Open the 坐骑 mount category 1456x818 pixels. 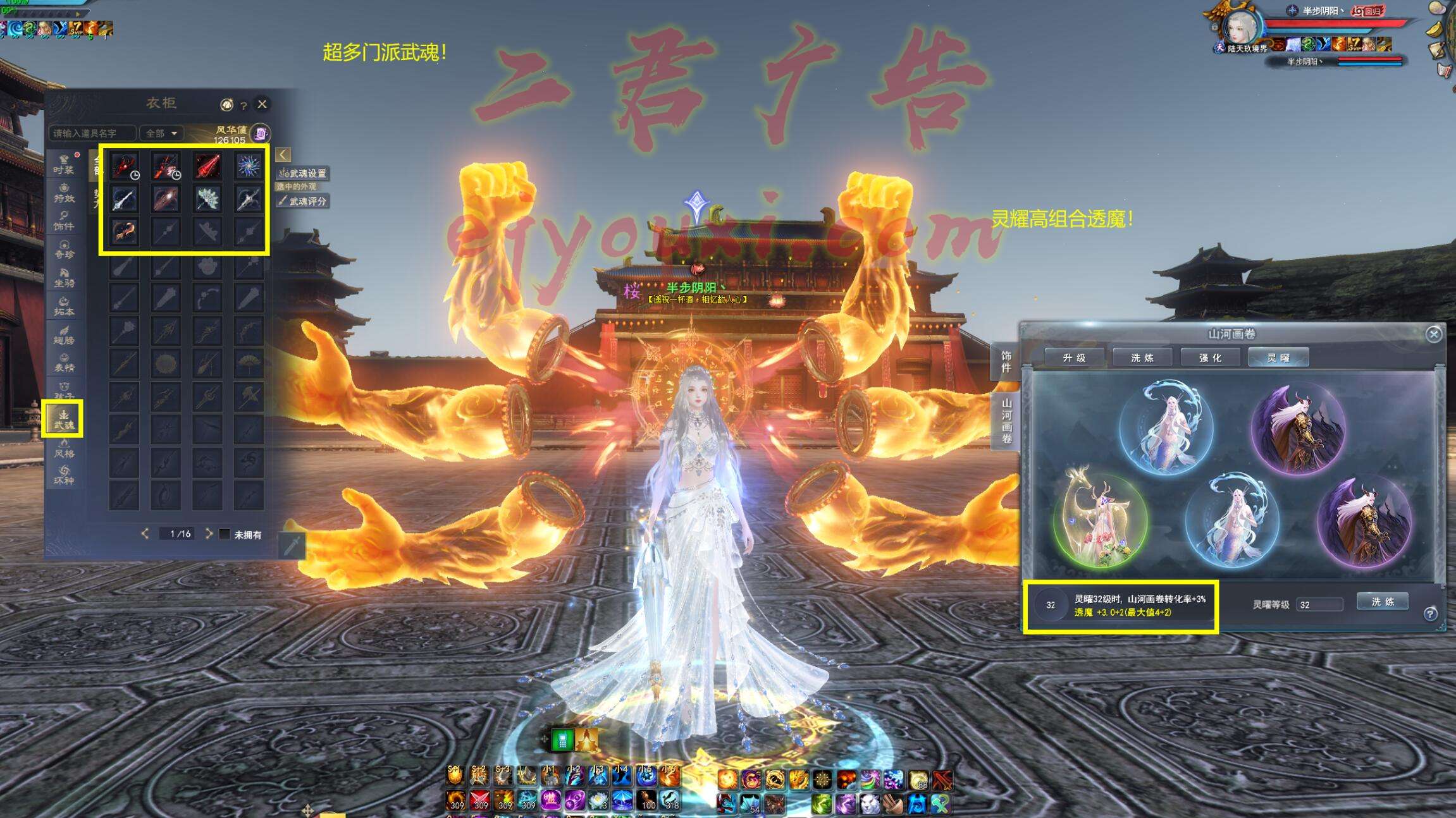coord(64,278)
